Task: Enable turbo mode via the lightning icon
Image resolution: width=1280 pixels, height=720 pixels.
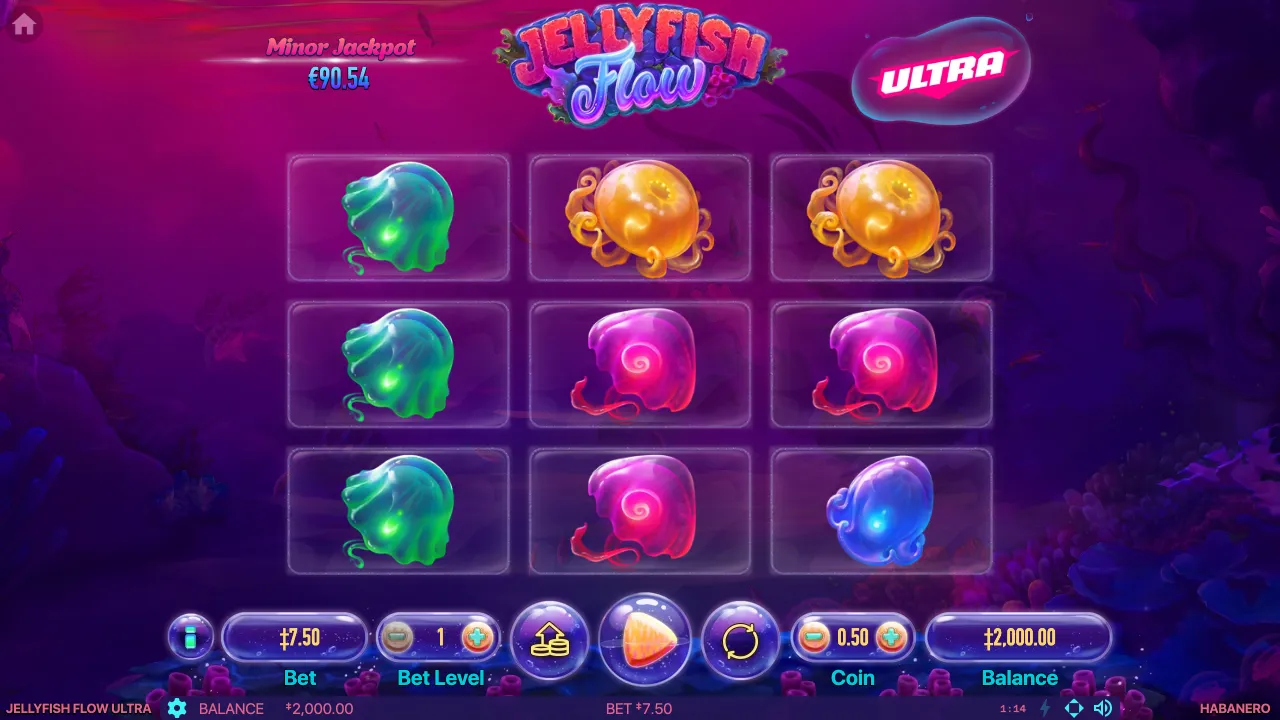Action: pos(1046,708)
